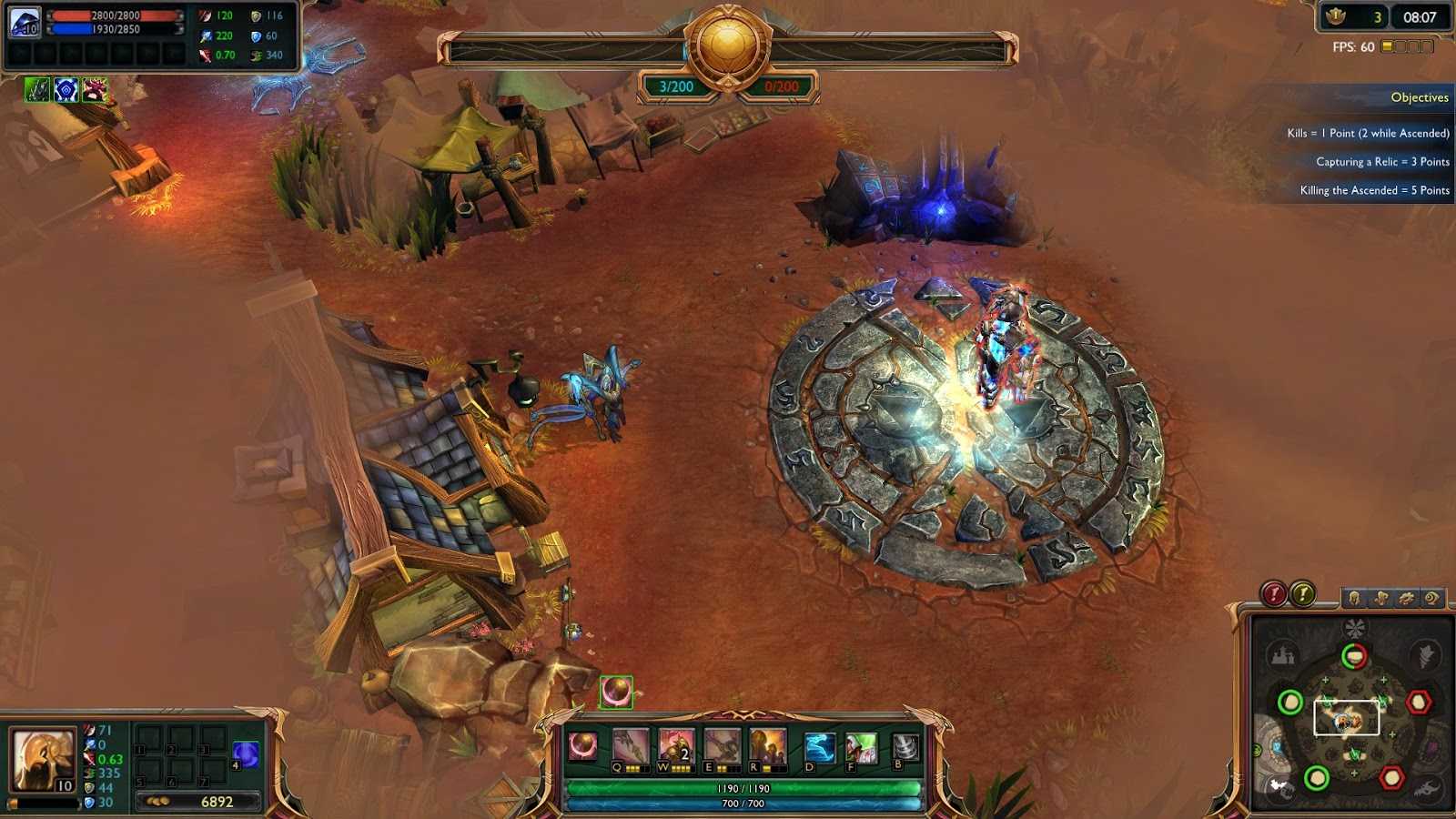Click the yellow exclamation ping button
The height and width of the screenshot is (819, 1456).
pyautogui.click(x=1303, y=594)
